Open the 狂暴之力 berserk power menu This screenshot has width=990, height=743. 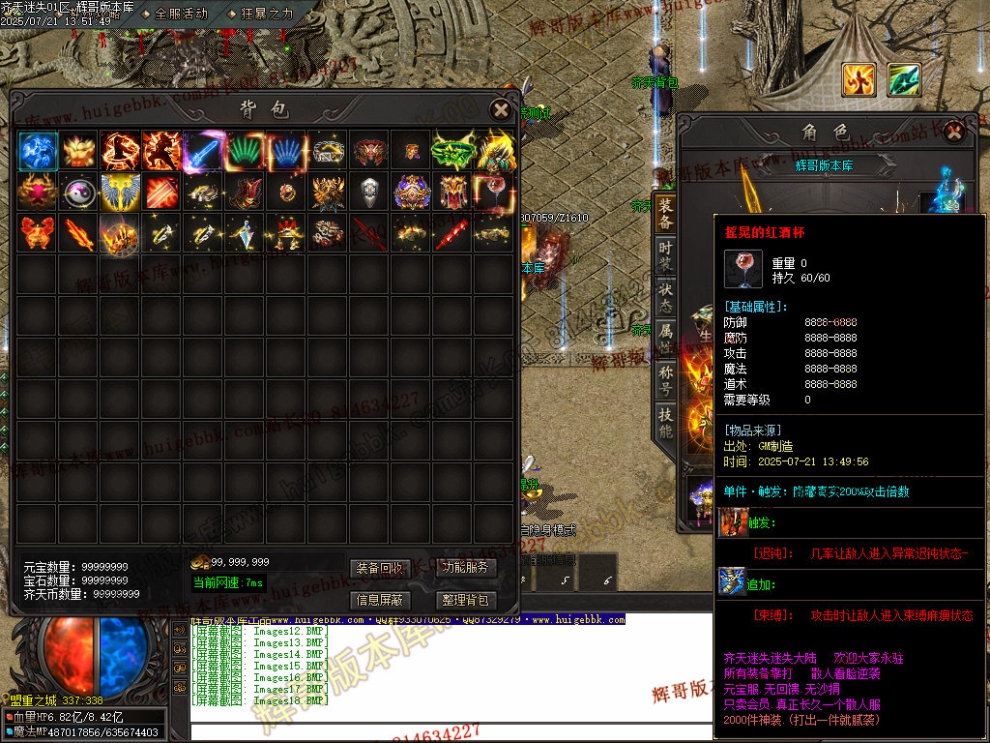(x=266, y=14)
